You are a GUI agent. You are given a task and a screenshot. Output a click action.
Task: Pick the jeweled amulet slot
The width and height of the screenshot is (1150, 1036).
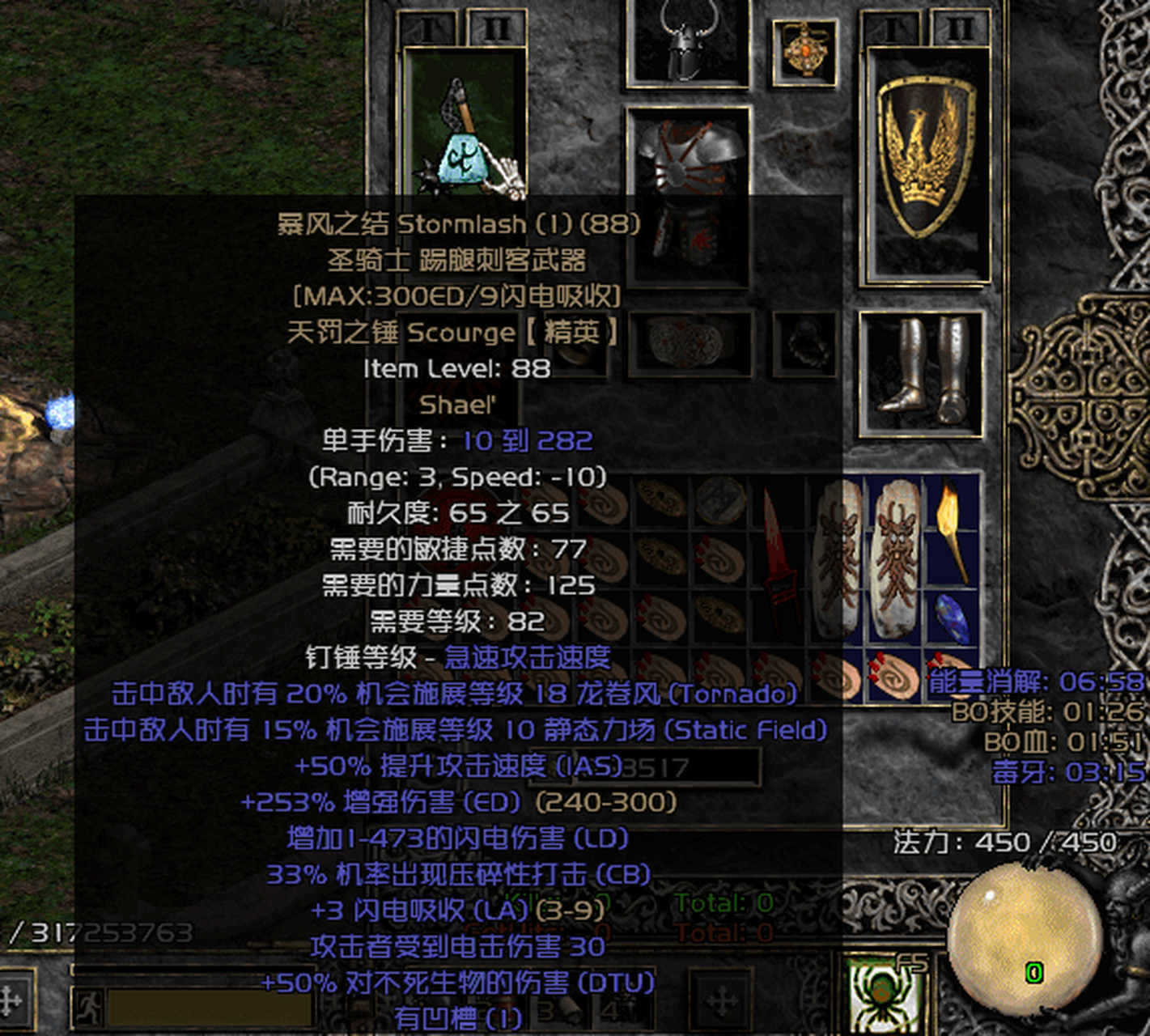point(804,50)
